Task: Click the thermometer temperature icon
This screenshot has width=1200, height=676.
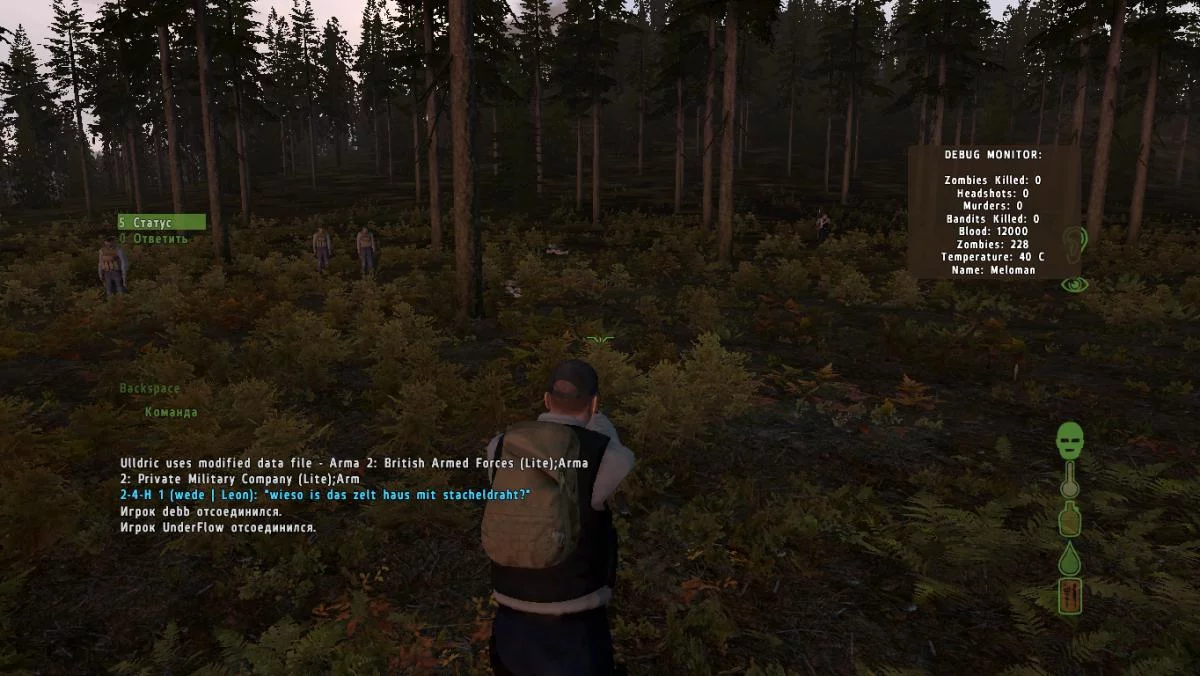Action: click(1070, 481)
